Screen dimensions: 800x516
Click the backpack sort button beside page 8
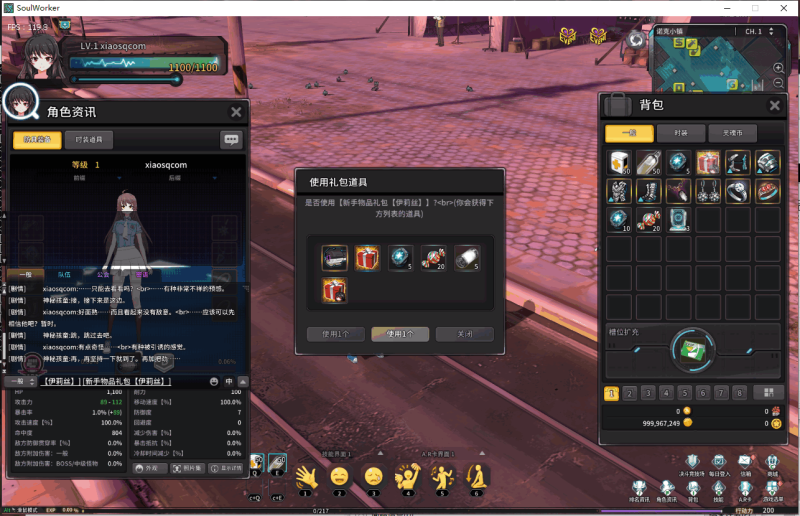[x=767, y=393]
